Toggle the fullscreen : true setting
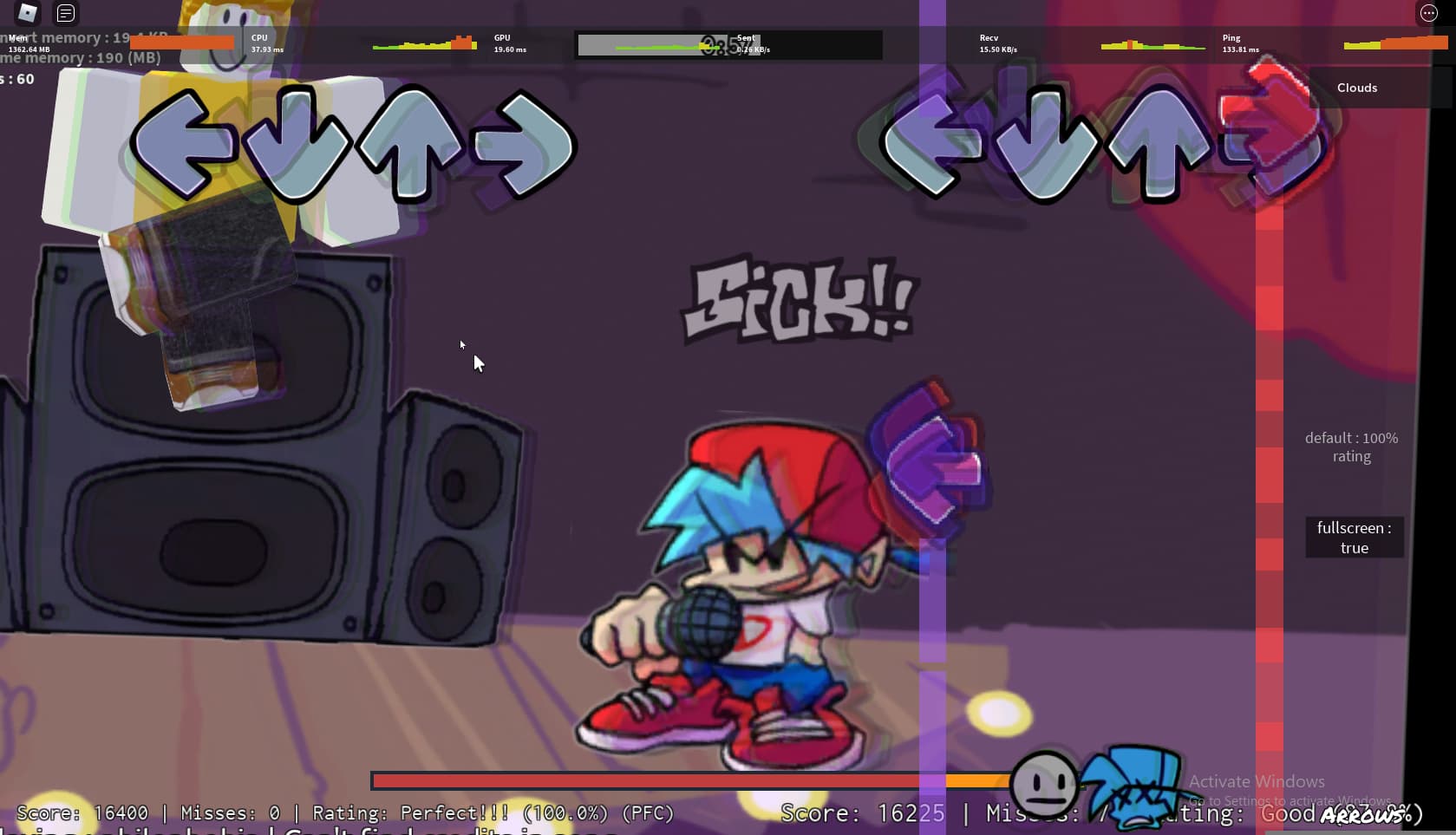Viewport: 1456px width, 835px height. (x=1354, y=538)
